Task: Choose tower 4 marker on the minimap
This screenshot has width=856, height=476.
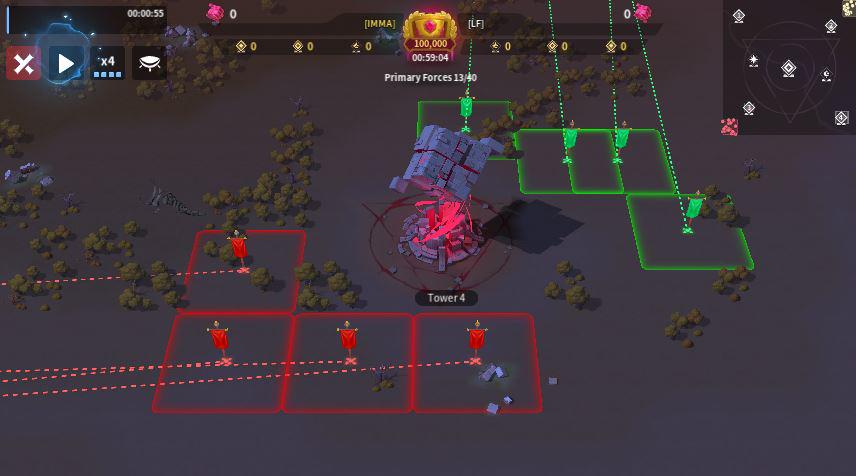Action: 841,118
